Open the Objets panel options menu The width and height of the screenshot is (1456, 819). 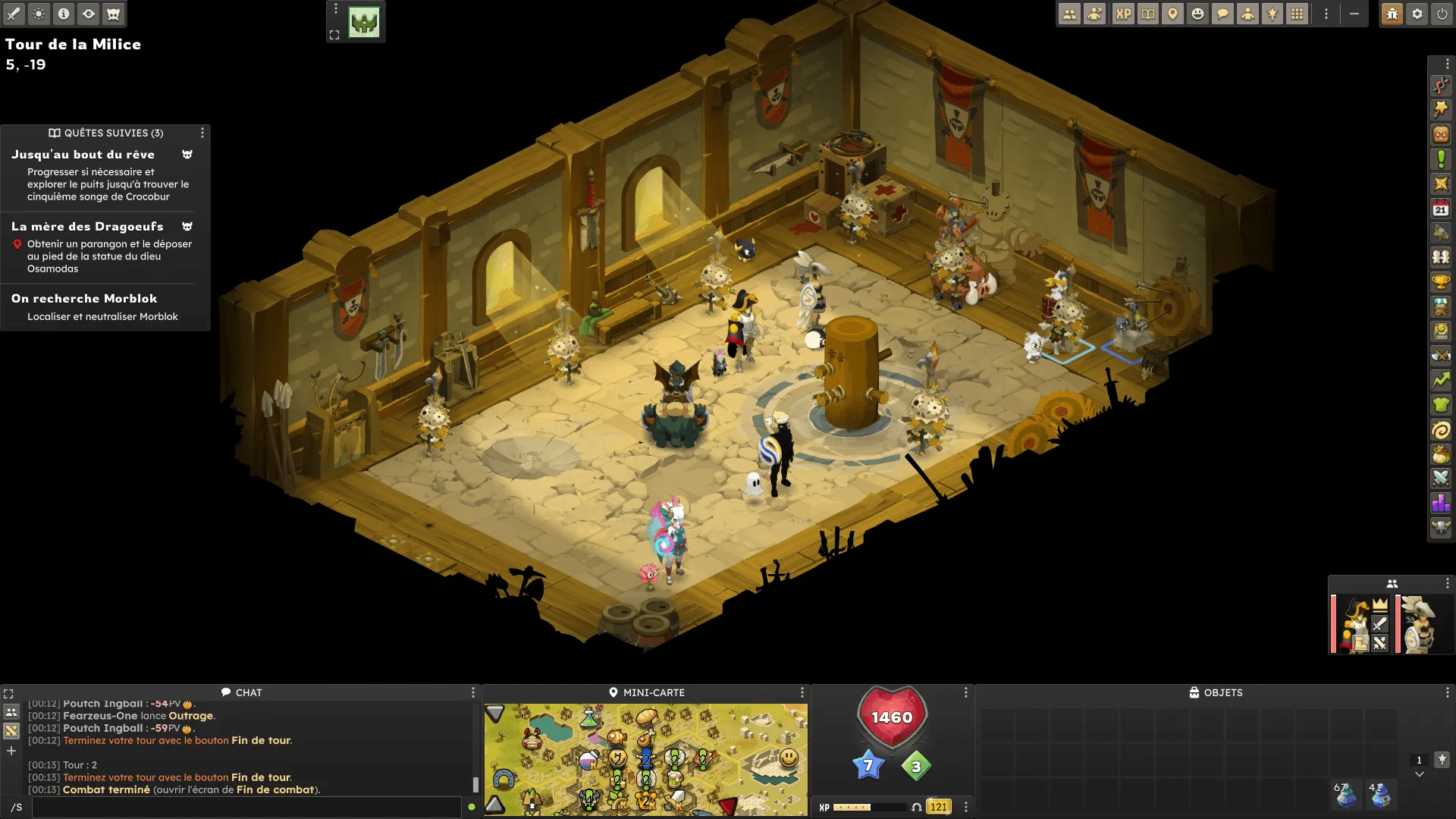point(1447,692)
